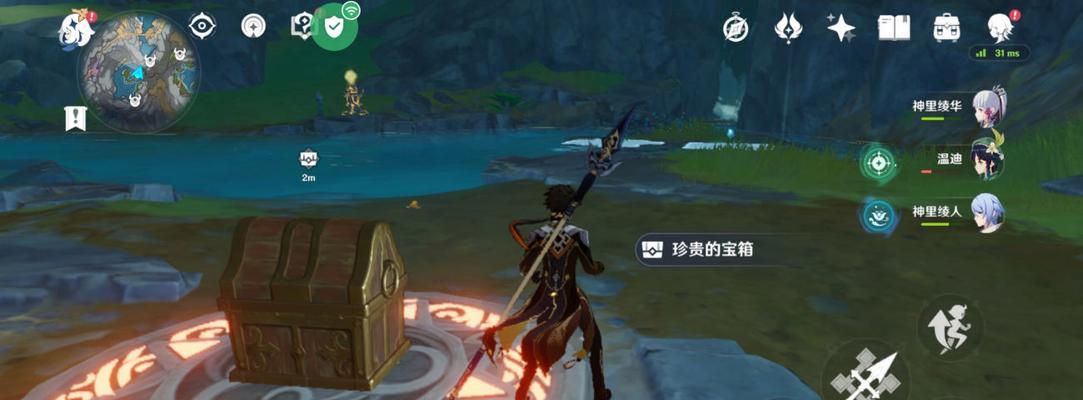Open the compass events icon
Screen dimensions: 1083x400
(736, 28)
